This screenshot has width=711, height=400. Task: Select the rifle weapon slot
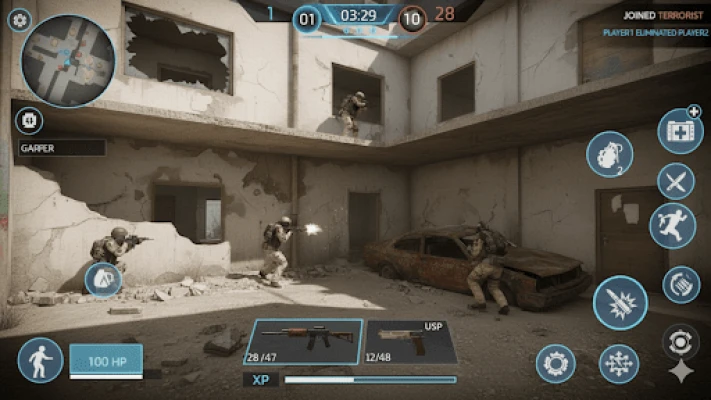304,341
